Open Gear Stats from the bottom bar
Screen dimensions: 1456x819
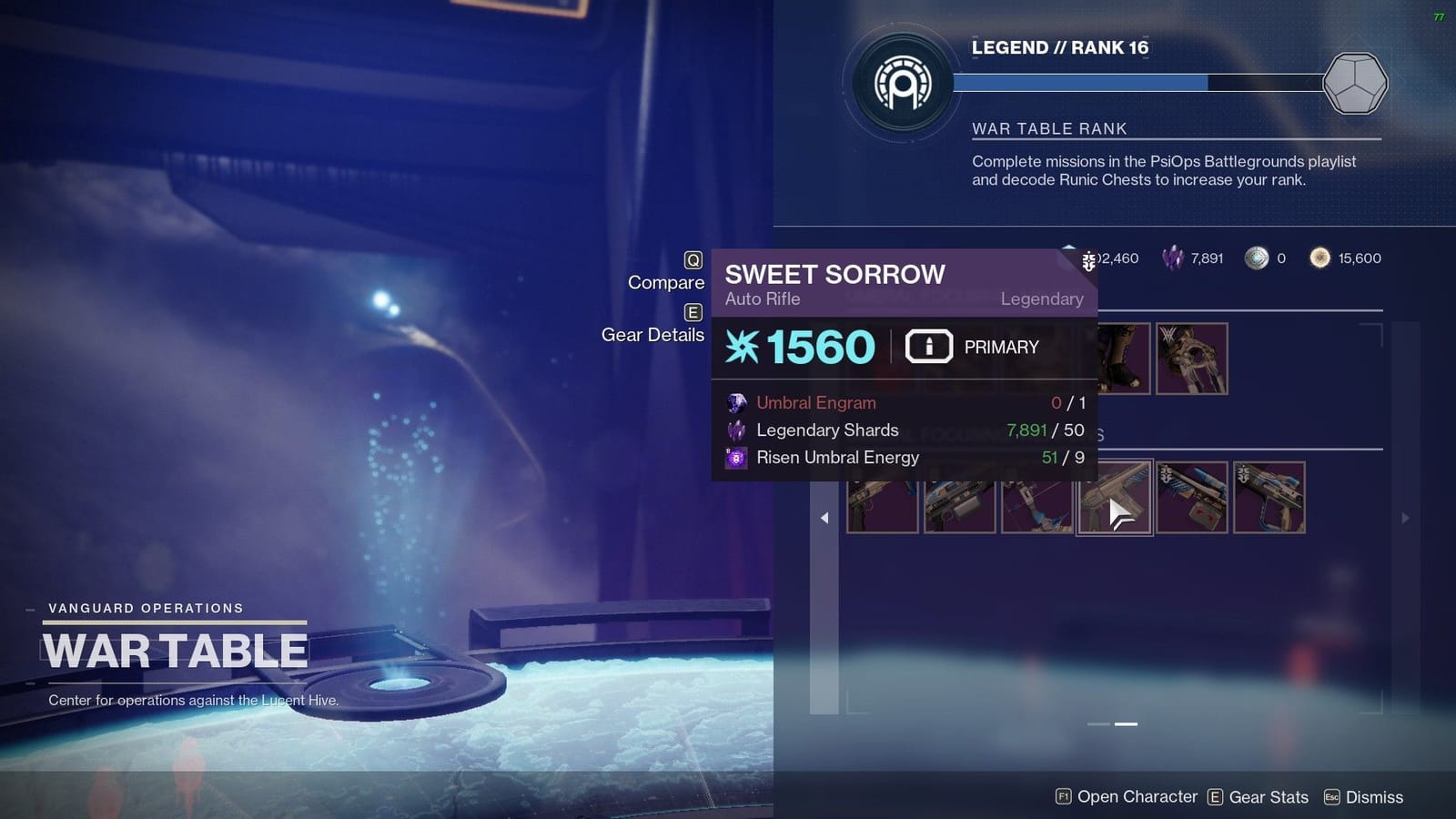[x=1269, y=796]
